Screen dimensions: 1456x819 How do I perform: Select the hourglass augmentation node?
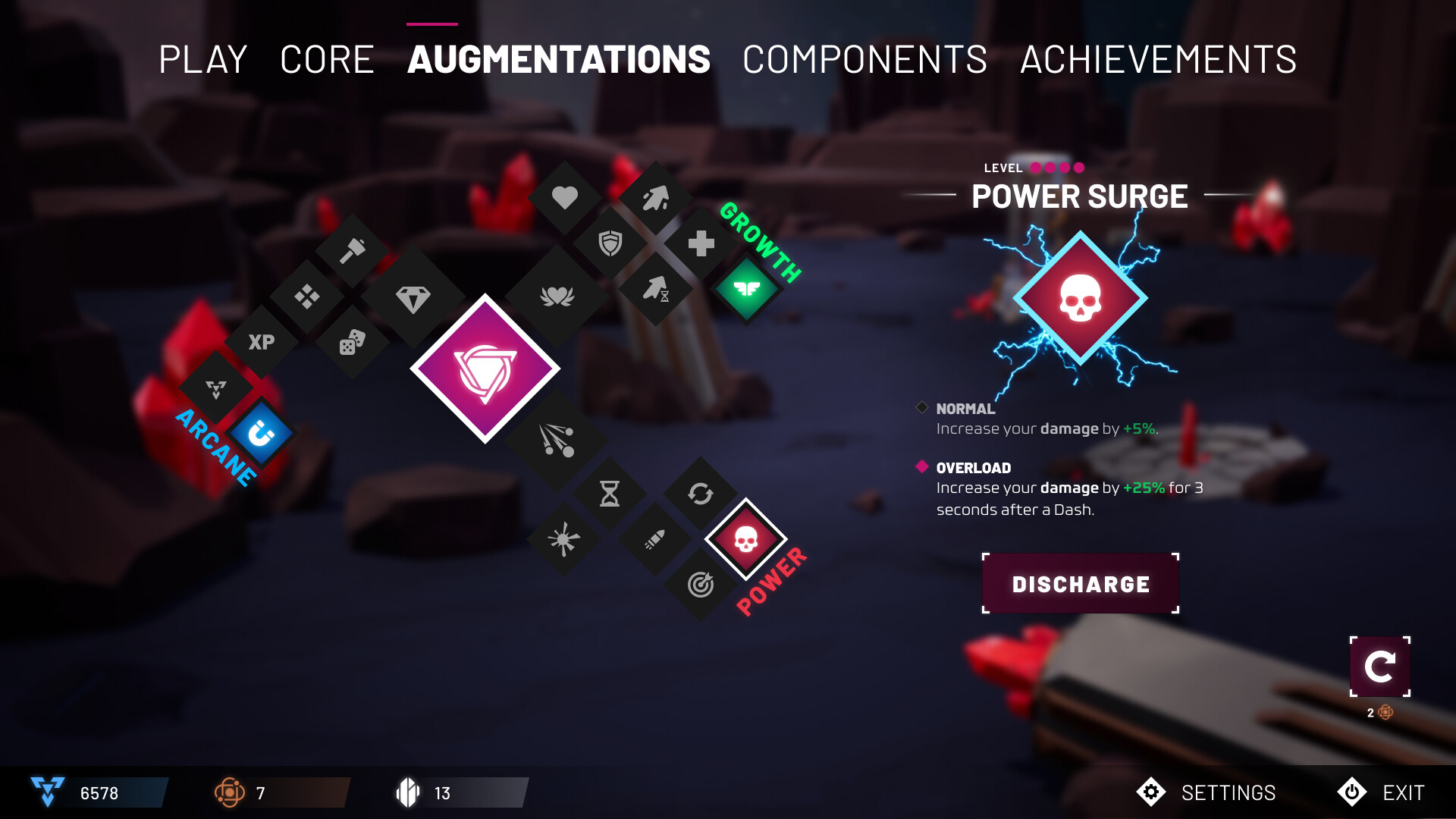click(x=611, y=494)
